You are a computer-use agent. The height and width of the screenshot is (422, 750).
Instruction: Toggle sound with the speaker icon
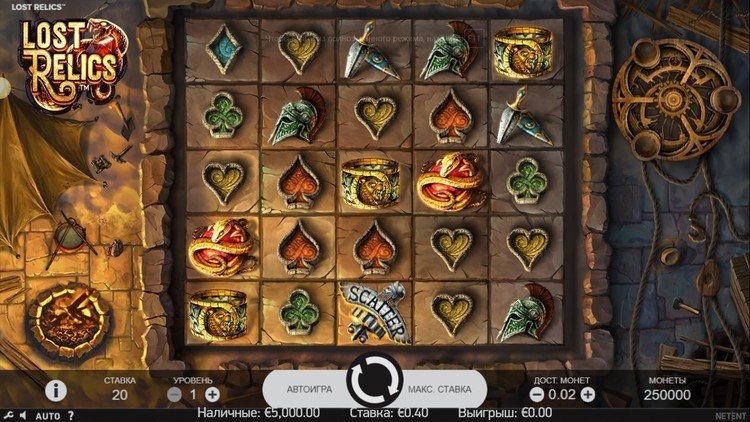(x=22, y=415)
